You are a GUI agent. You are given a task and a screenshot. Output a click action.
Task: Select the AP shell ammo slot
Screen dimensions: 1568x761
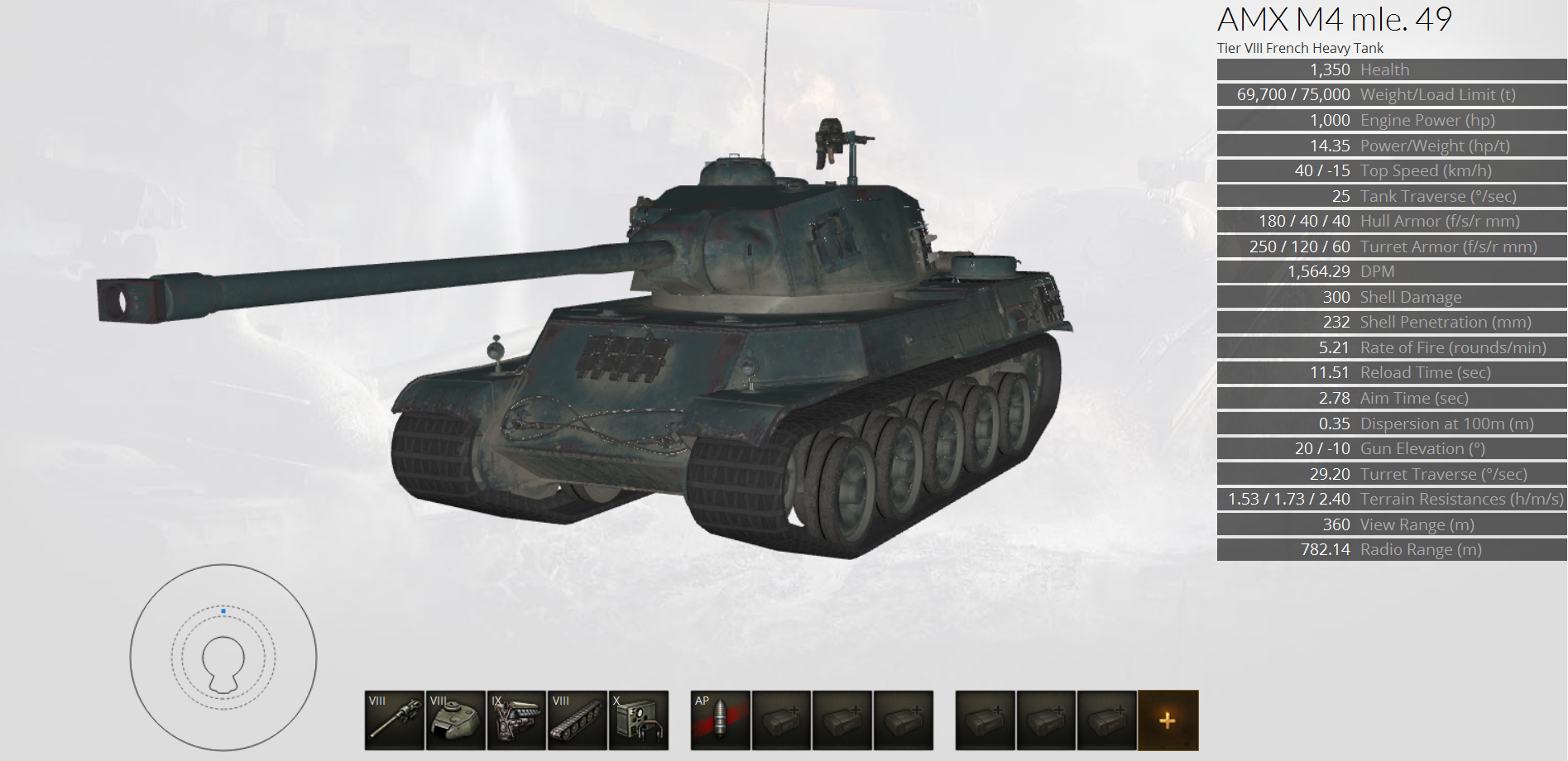click(x=721, y=720)
